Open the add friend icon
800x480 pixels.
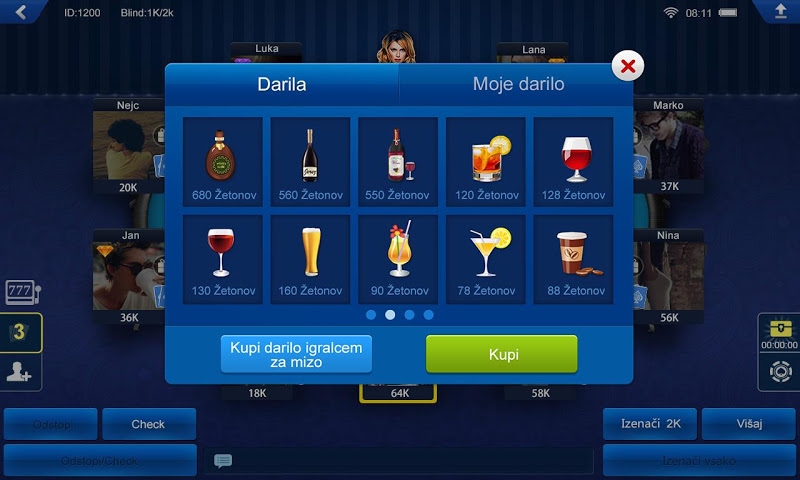click(21, 372)
